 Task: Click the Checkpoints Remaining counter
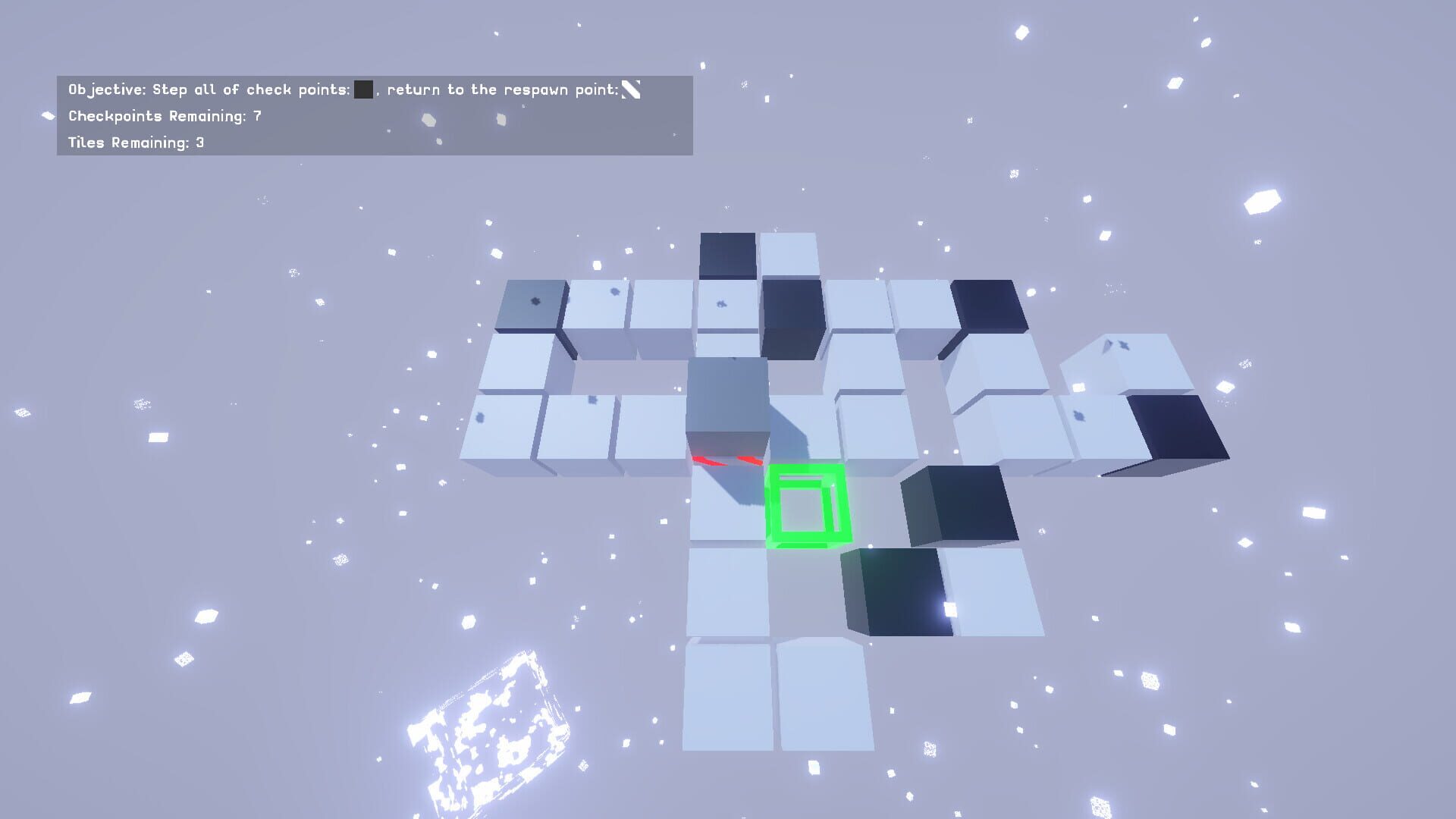click(x=163, y=118)
